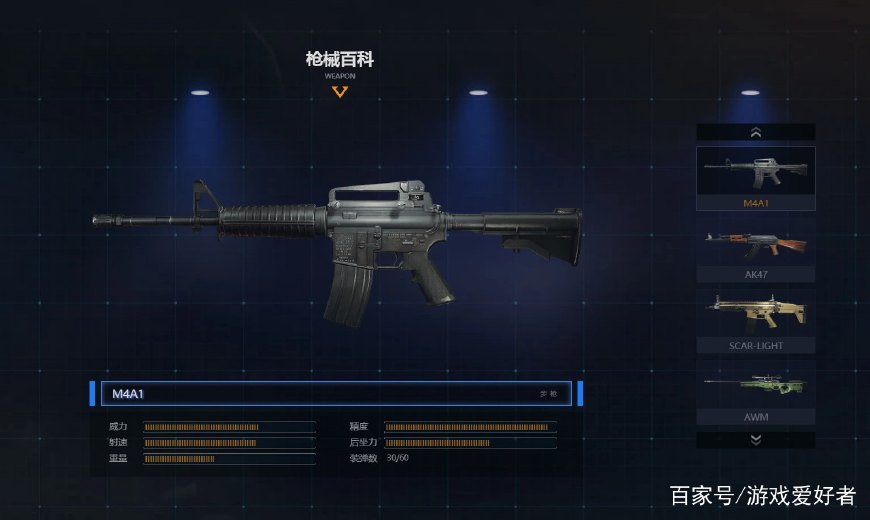Image resolution: width=870 pixels, height=520 pixels.
Task: Click the orange arrow under the weapon encyclopedia title
Action: [340, 92]
